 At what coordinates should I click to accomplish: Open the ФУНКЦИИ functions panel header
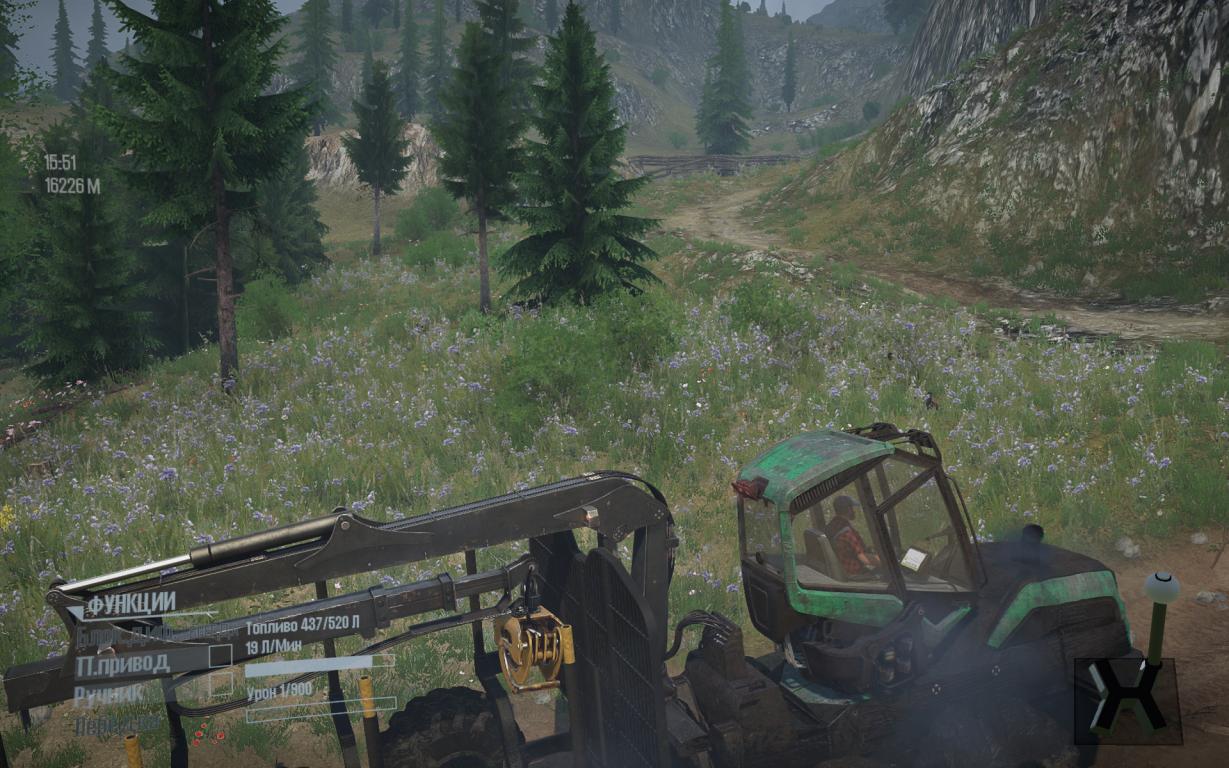(x=131, y=604)
